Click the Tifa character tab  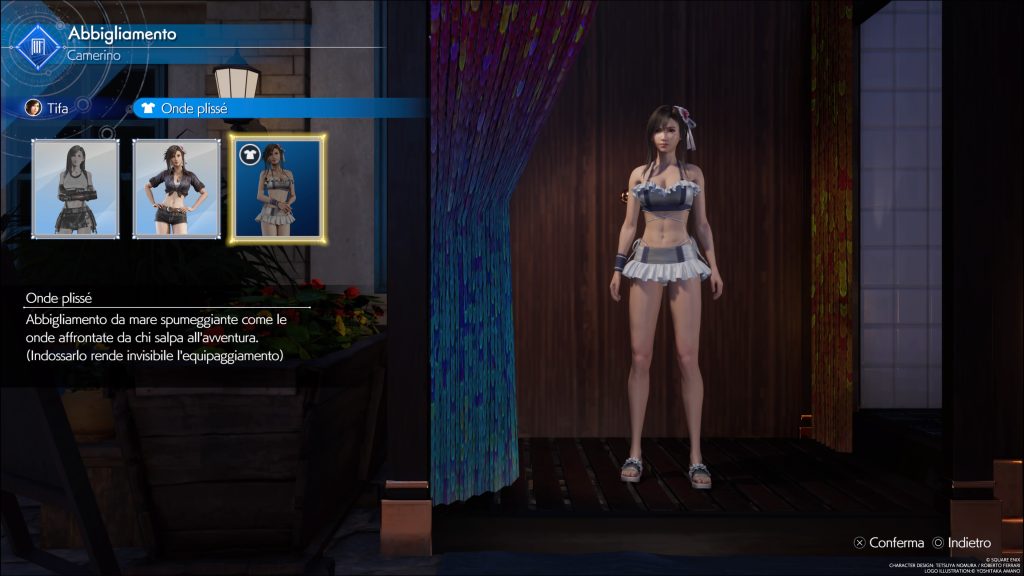(x=47, y=108)
